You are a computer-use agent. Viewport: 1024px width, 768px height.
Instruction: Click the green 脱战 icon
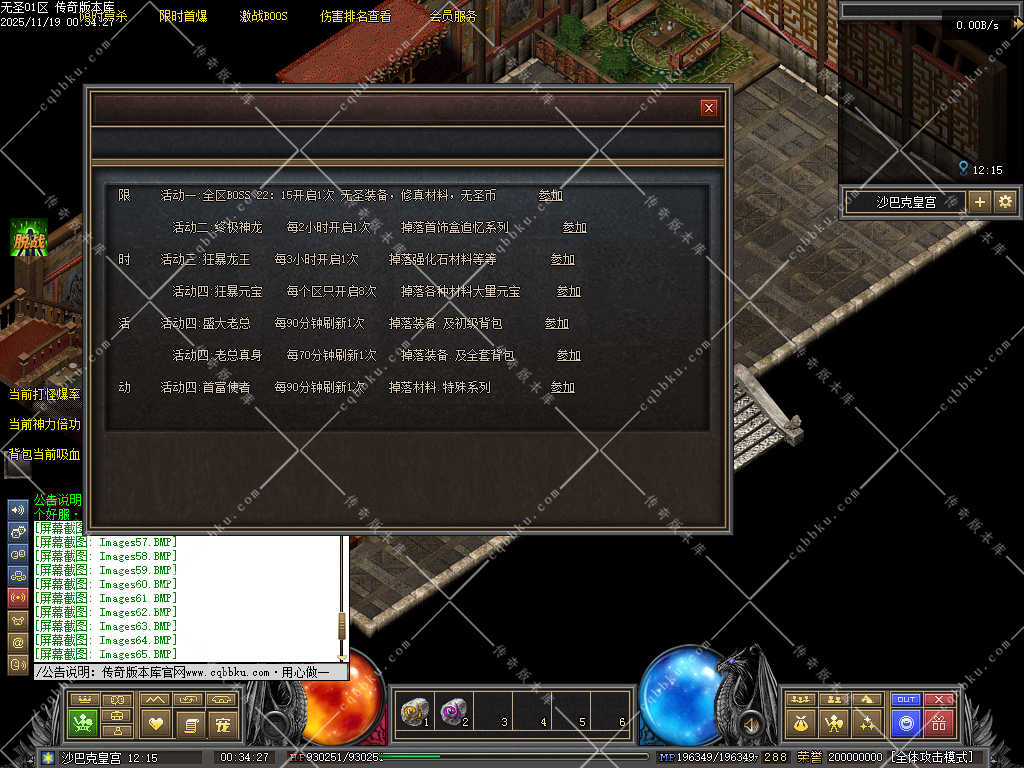[x=29, y=239]
